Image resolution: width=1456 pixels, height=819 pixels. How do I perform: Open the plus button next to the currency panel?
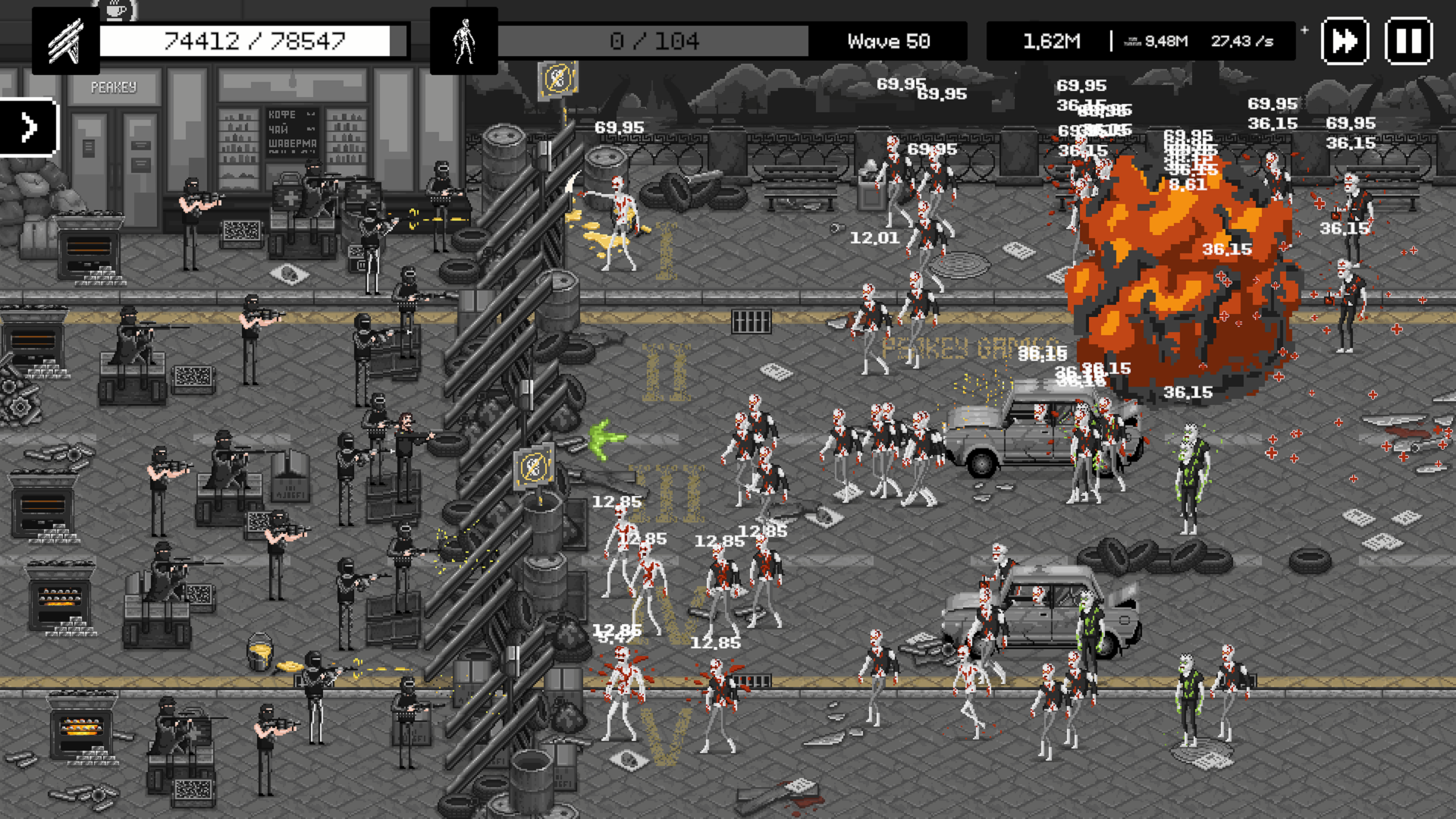pyautogui.click(x=1303, y=30)
